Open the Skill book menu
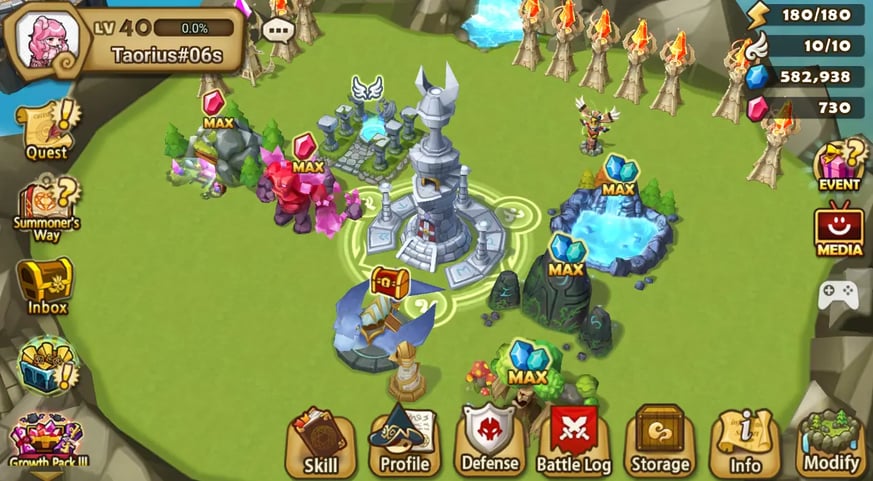 320,441
